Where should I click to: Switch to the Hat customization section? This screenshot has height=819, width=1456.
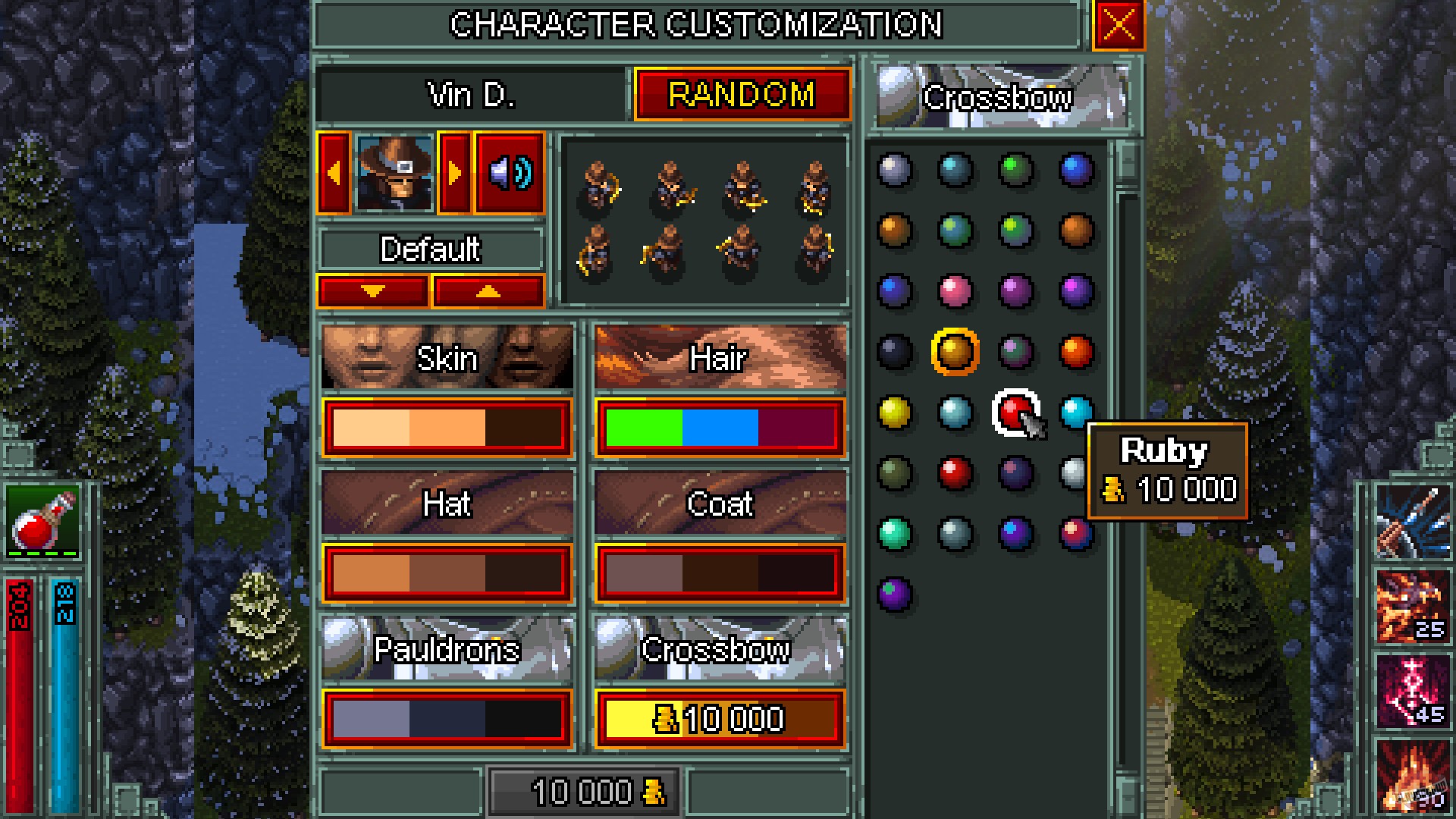point(447,504)
